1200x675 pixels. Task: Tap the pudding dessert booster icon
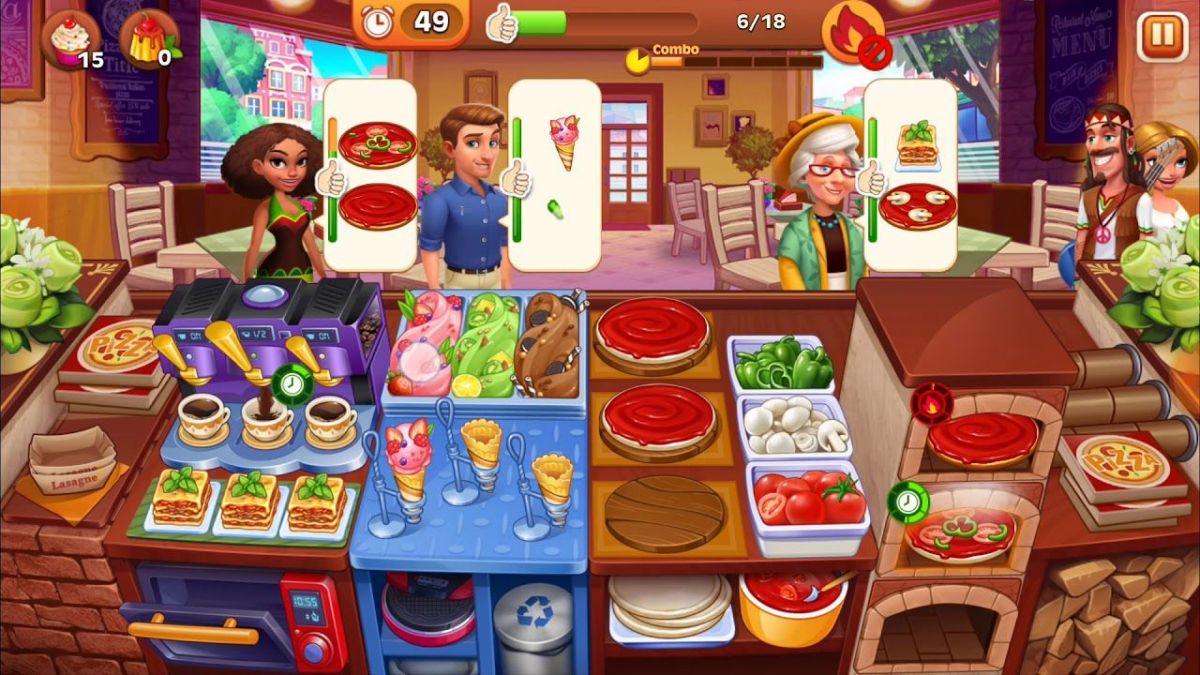pos(148,40)
